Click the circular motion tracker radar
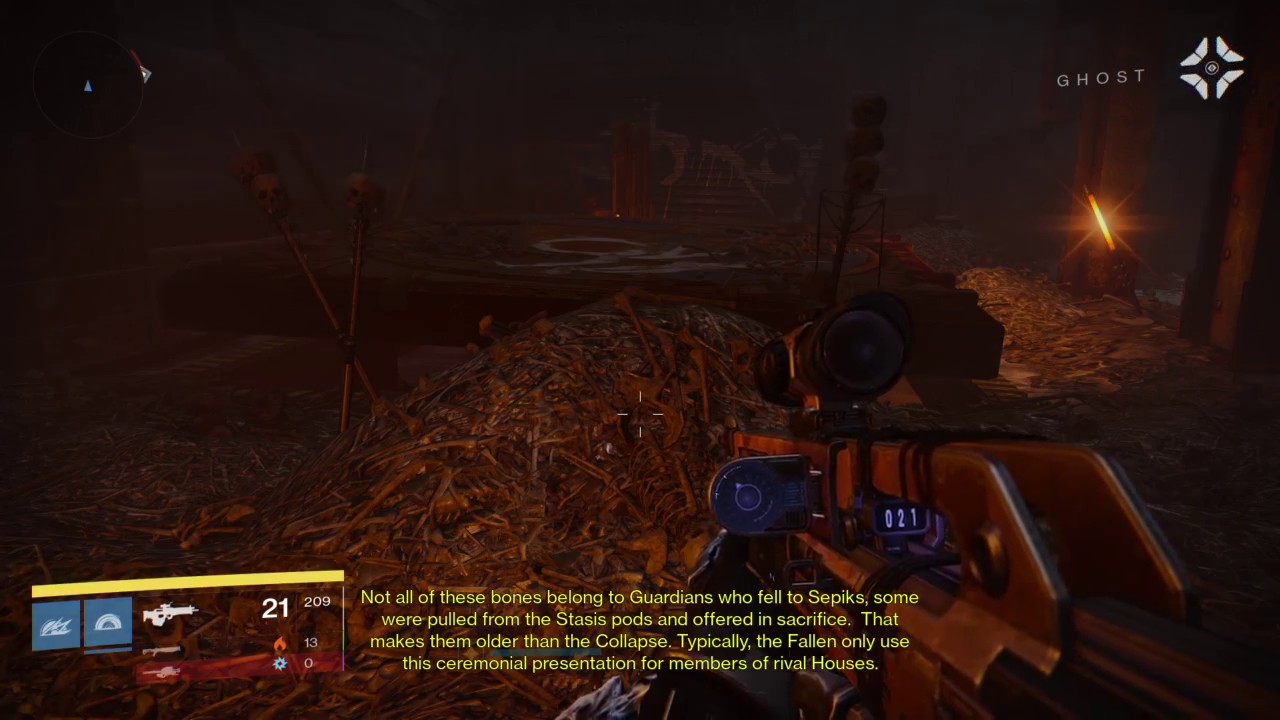Viewport: 1280px width, 720px height. 88,85
